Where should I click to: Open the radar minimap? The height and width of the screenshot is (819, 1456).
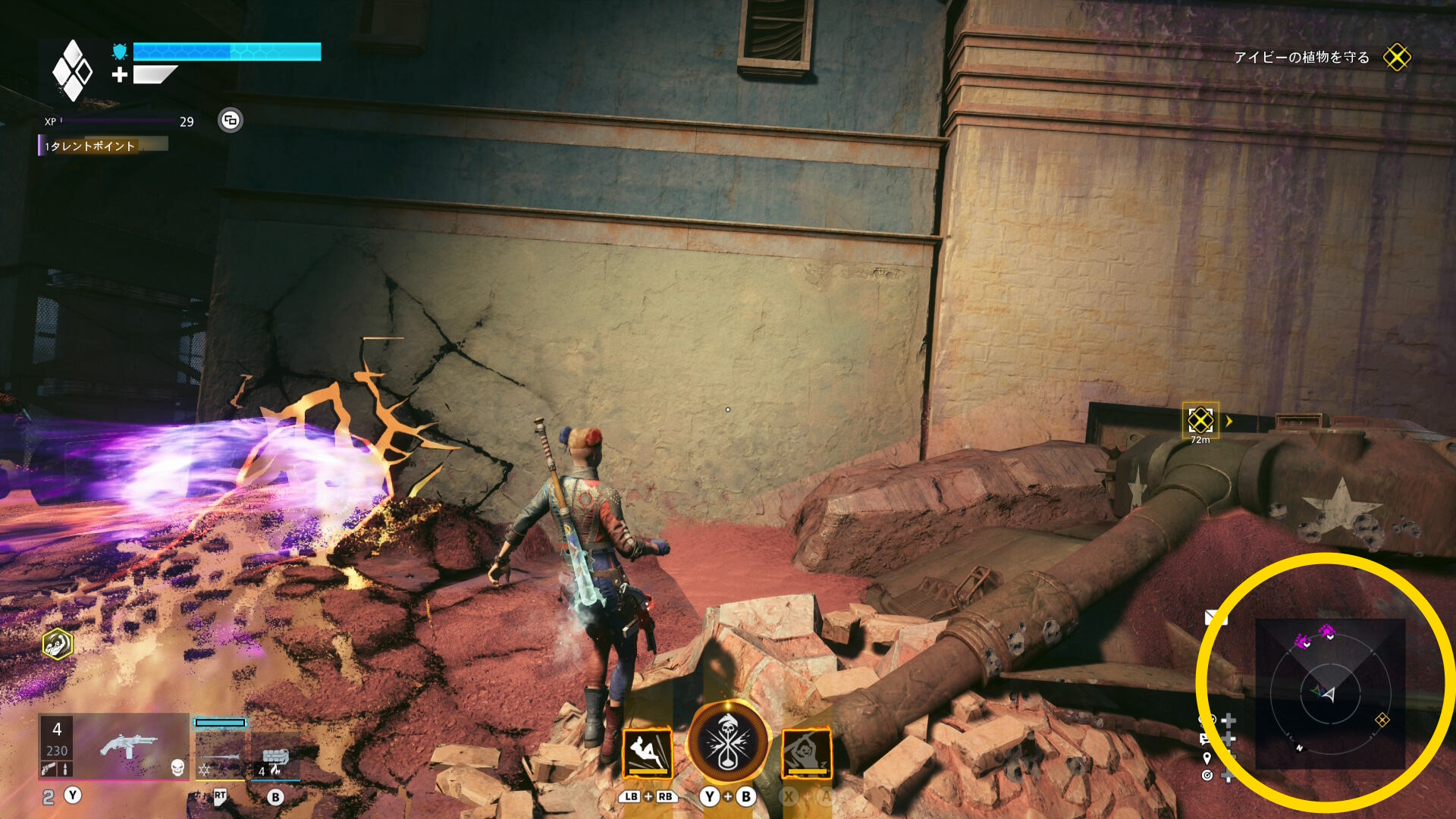pos(1330,693)
